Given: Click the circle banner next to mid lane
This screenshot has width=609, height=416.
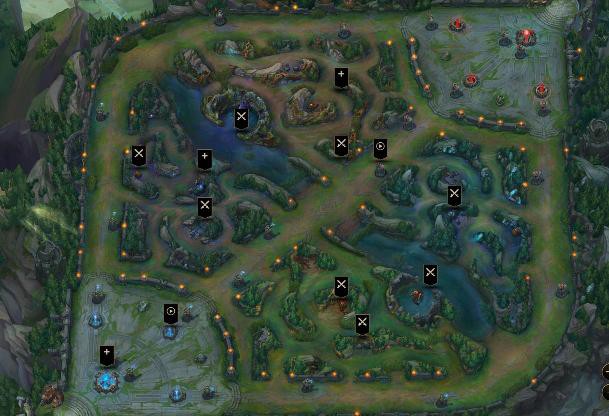Looking at the screenshot, I should [x=380, y=148].
